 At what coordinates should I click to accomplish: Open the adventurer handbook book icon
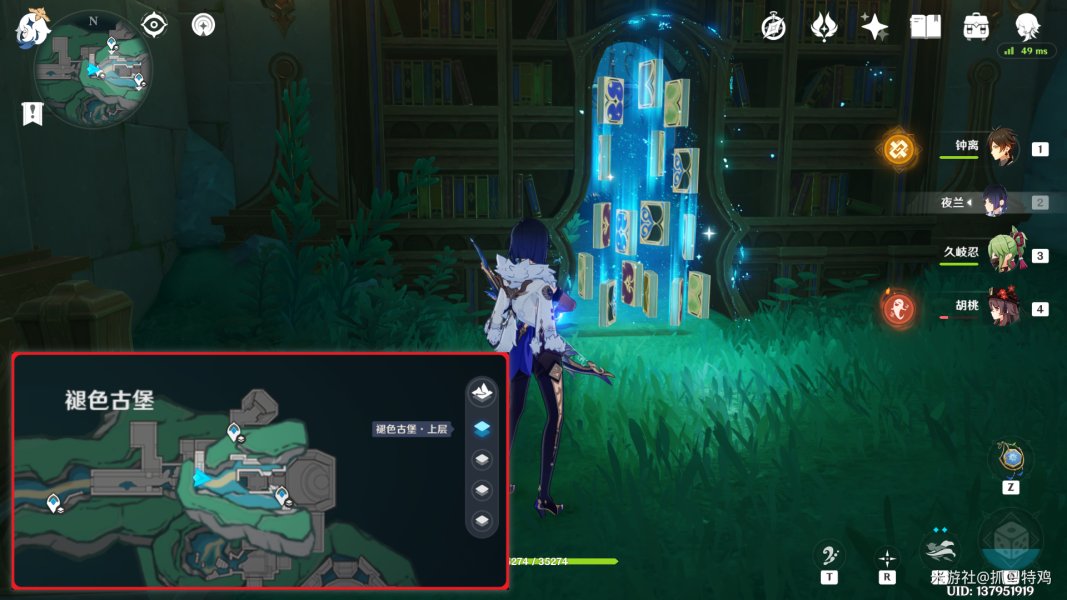pos(925,27)
